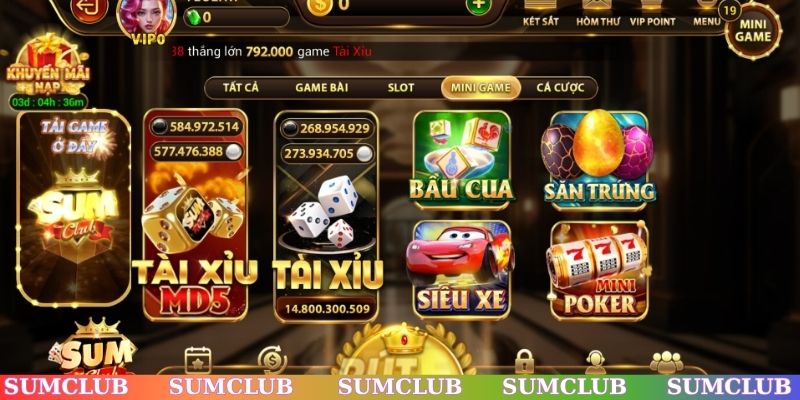
Task: Open VIP Point
Action: click(651, 12)
